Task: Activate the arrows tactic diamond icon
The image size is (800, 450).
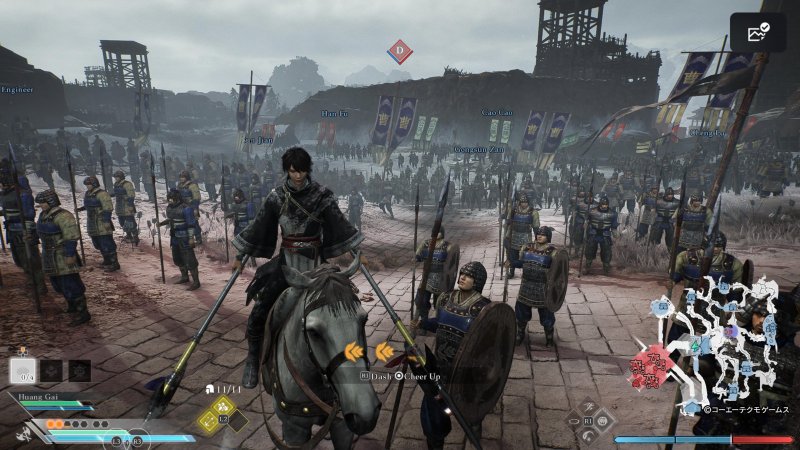Action: (x=210, y=421)
